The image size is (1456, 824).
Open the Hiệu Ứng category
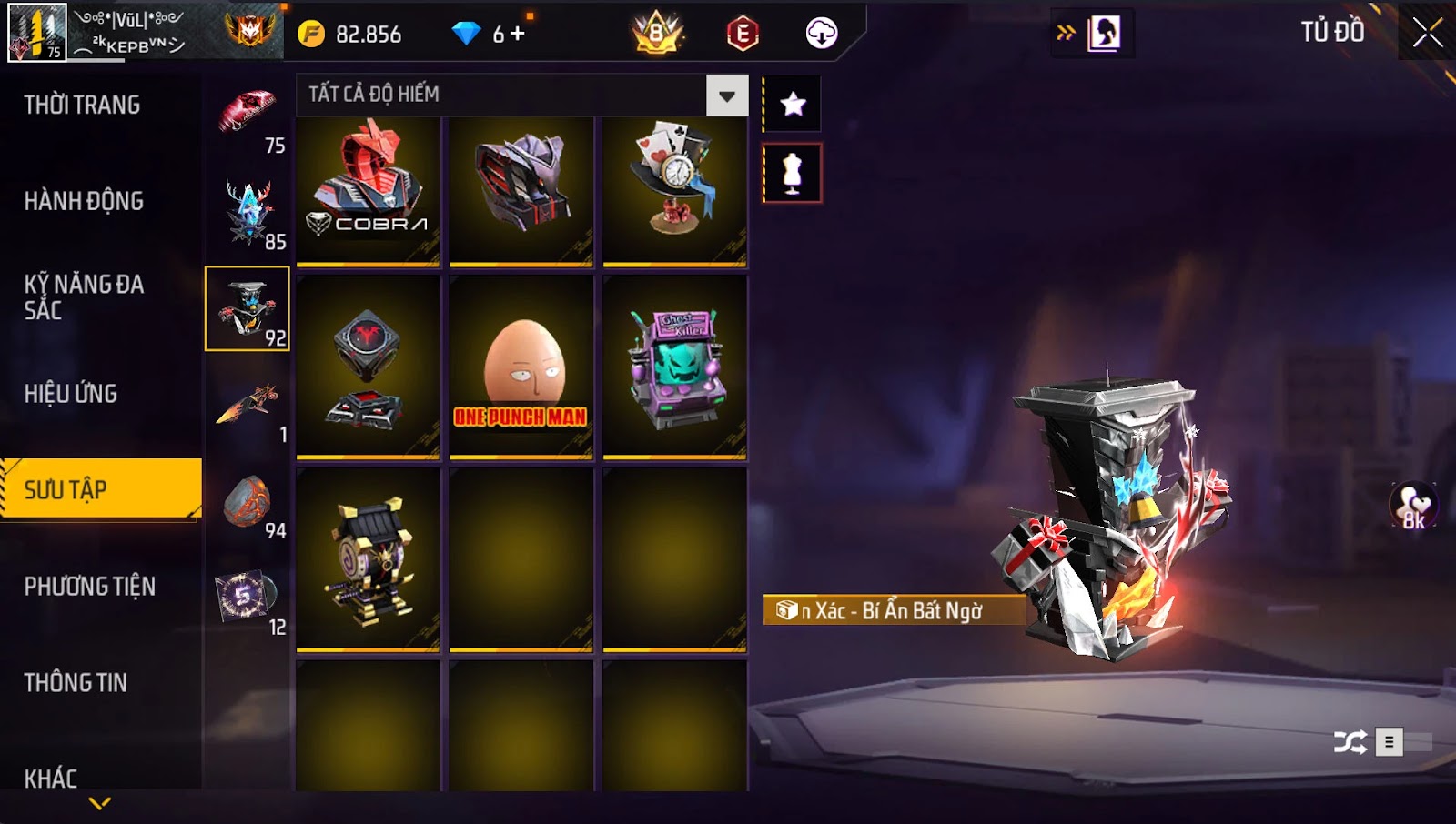(x=71, y=394)
